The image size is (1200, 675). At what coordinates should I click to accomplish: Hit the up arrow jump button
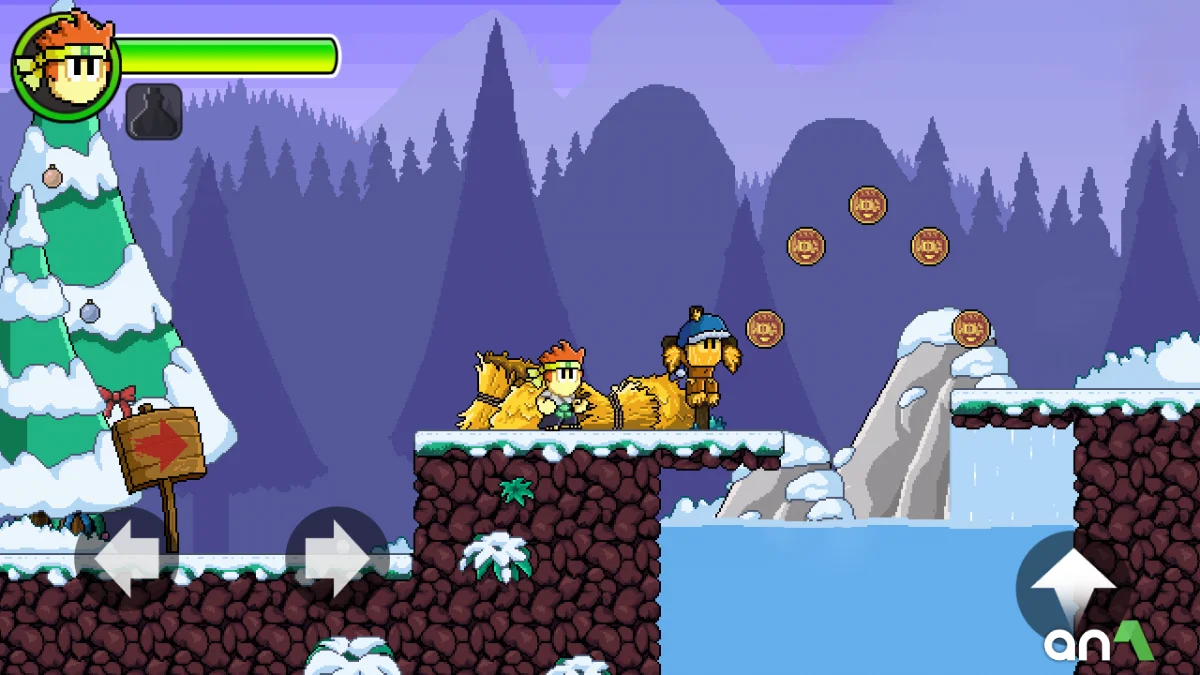(1071, 585)
